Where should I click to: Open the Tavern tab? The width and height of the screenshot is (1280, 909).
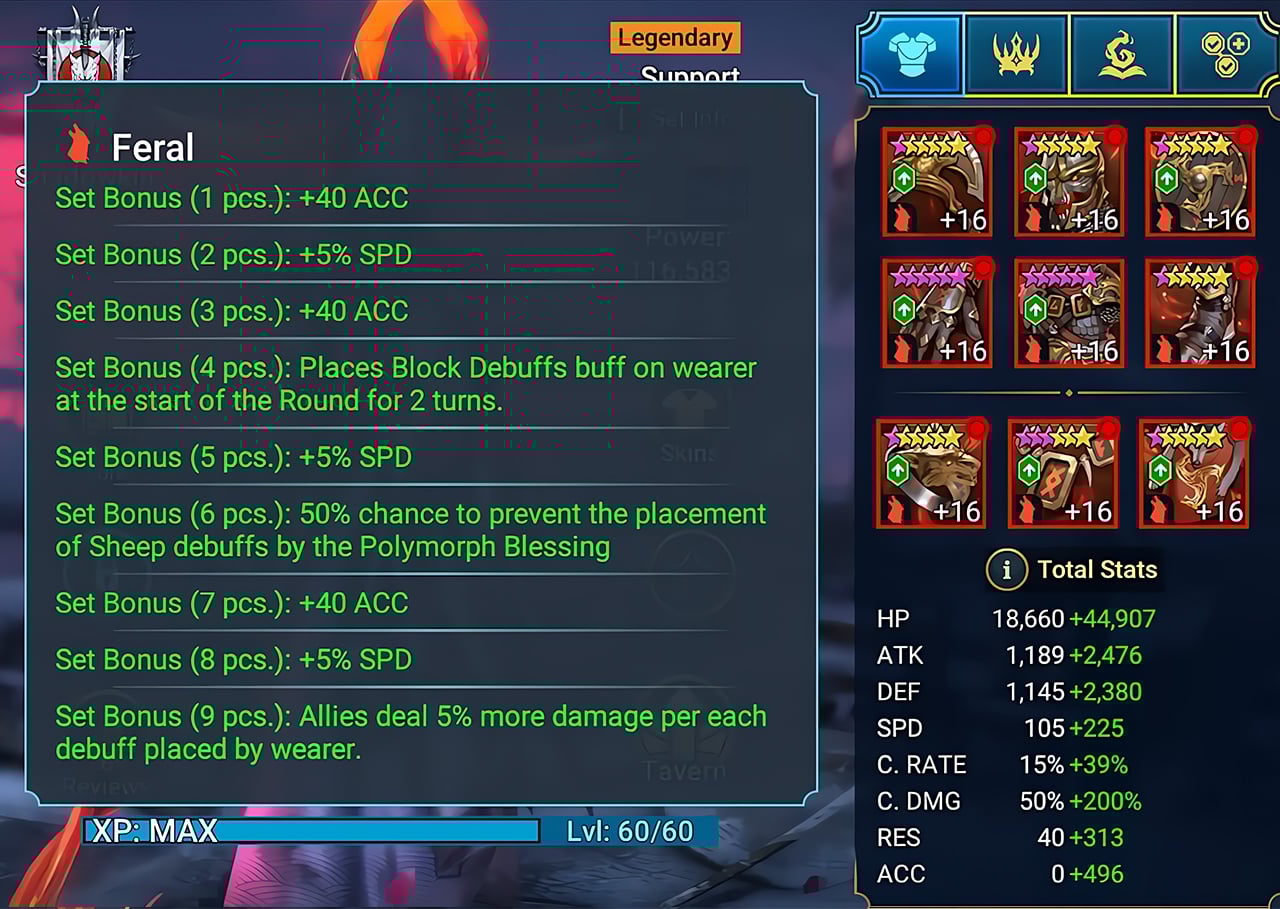point(687,770)
